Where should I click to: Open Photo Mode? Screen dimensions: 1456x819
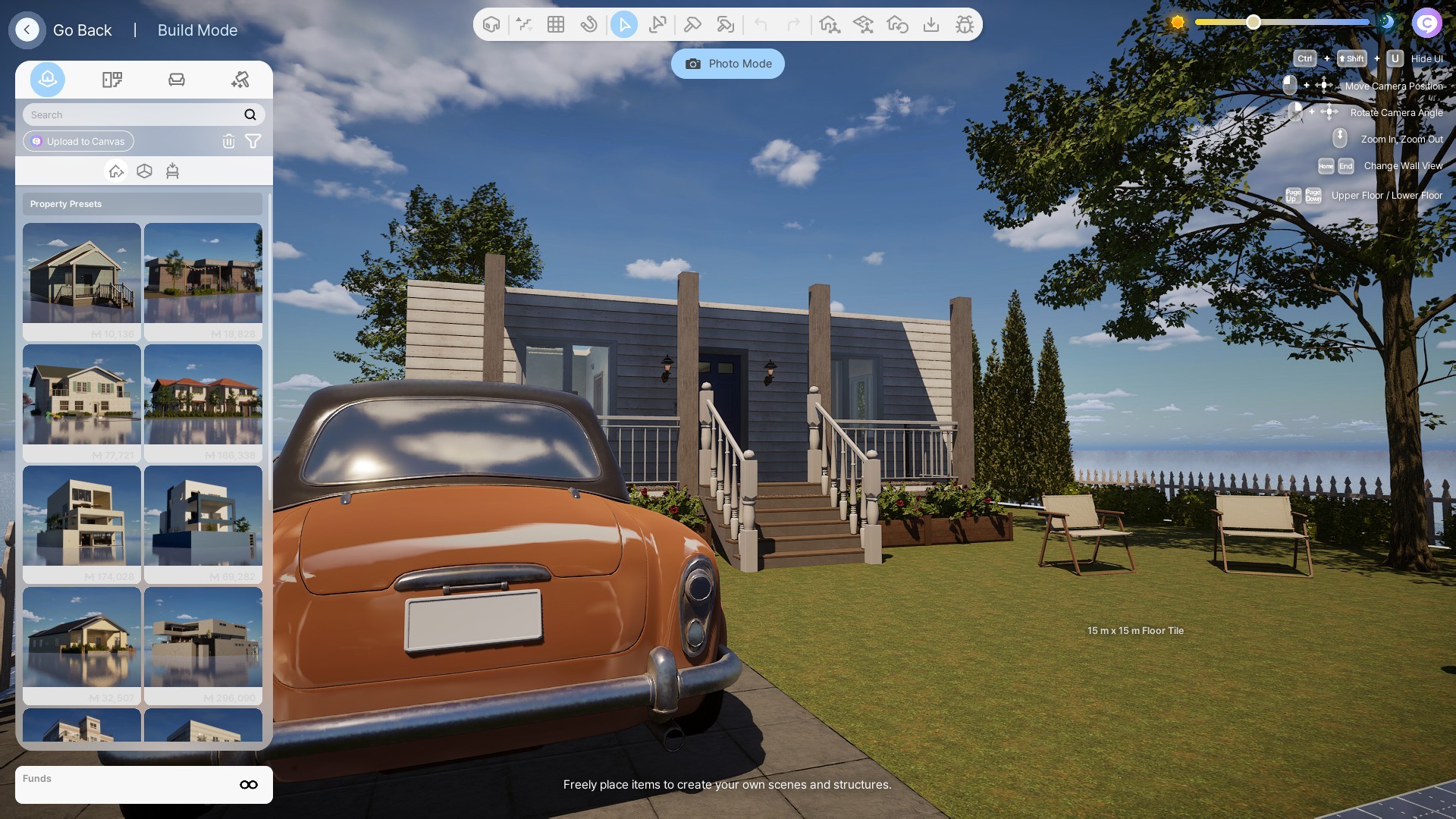(728, 64)
